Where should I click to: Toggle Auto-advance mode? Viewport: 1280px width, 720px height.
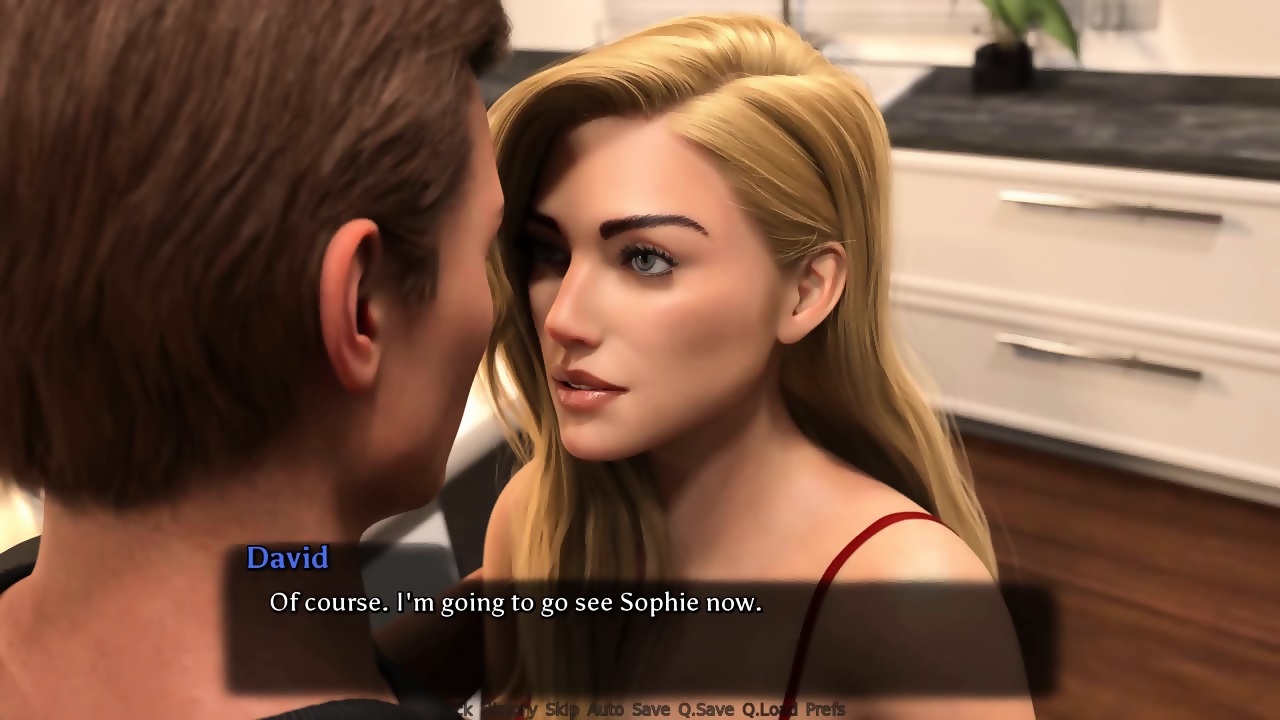click(604, 710)
